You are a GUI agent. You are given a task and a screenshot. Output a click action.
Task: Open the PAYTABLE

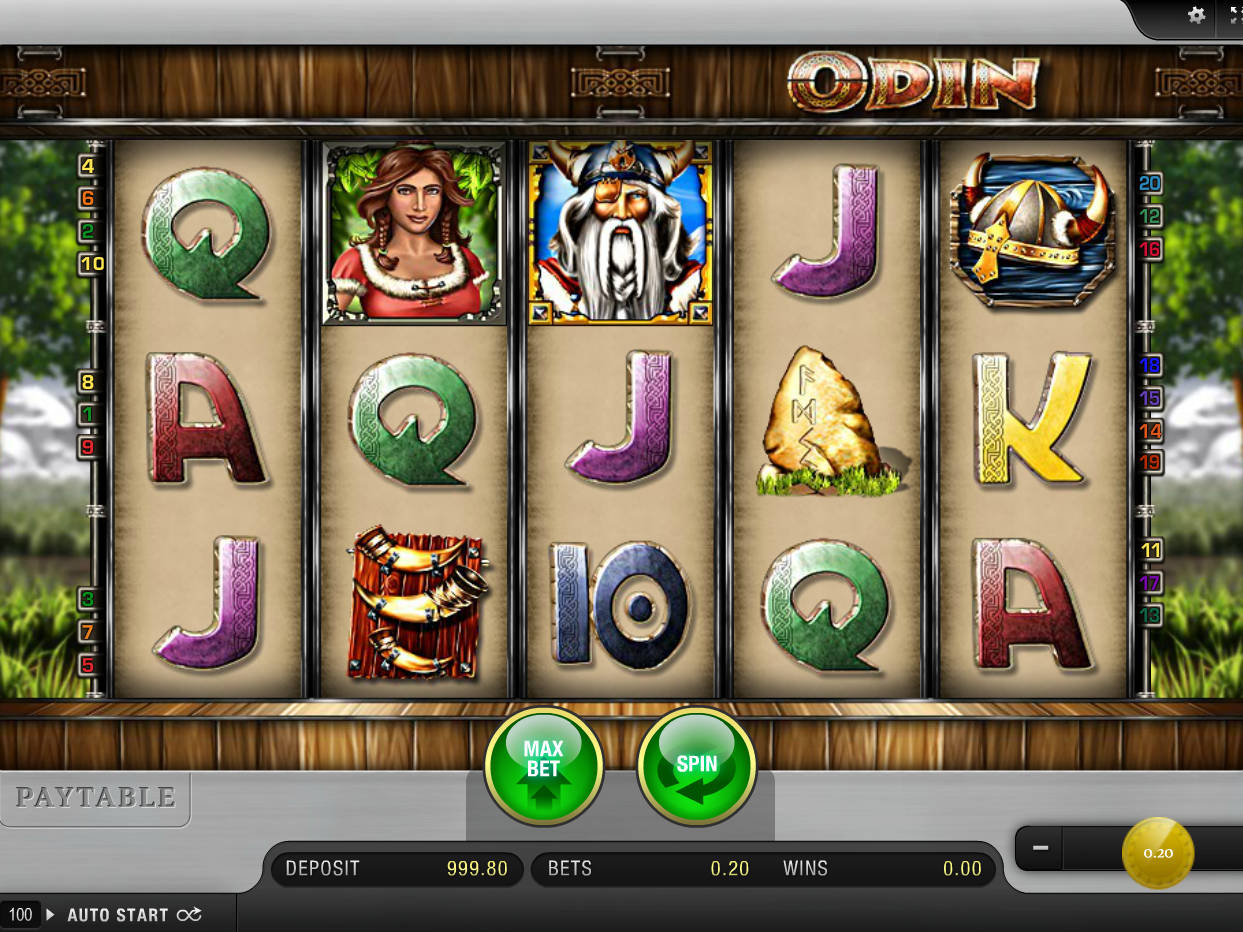point(95,797)
